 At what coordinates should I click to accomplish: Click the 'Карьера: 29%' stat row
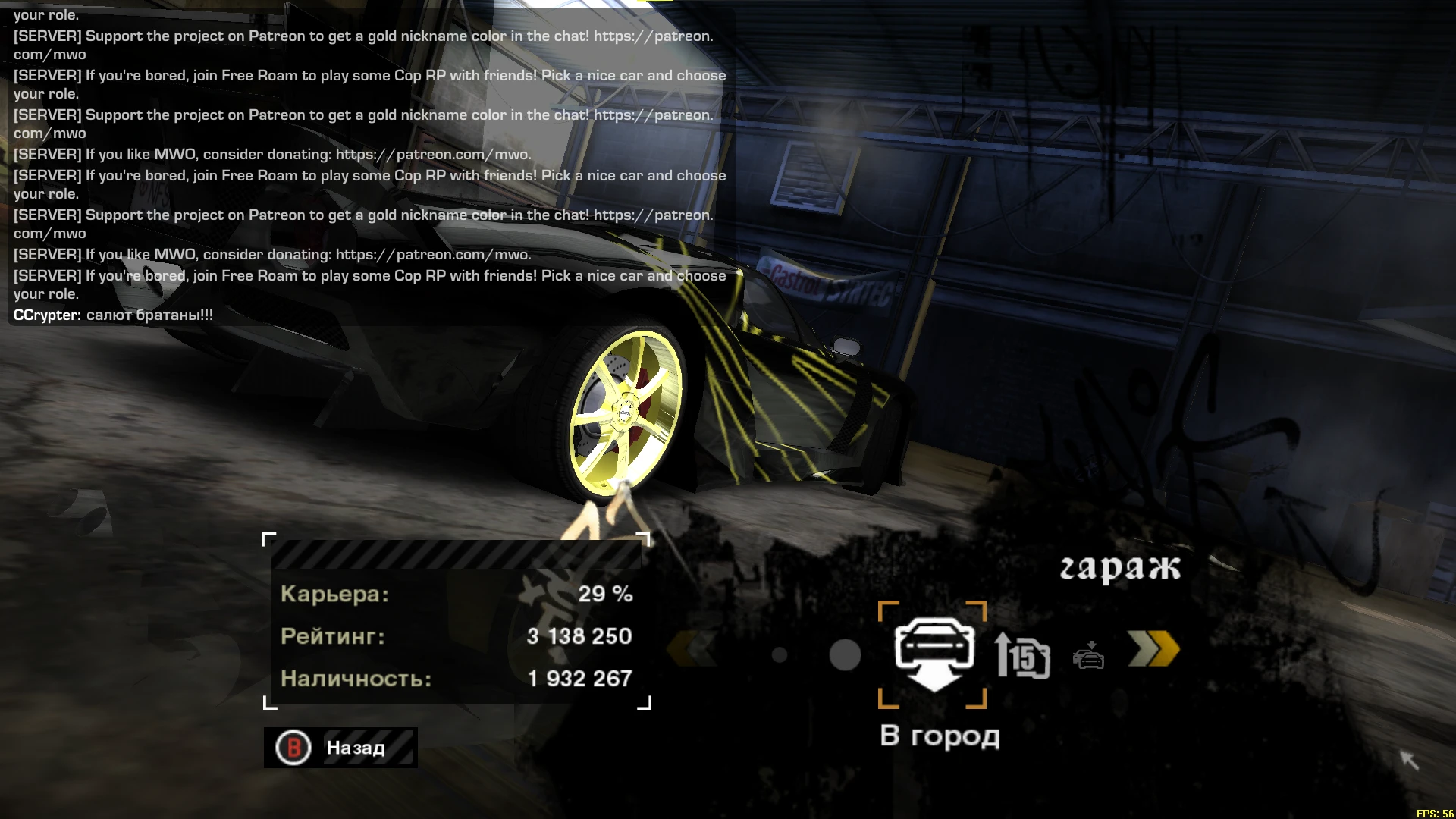(455, 595)
